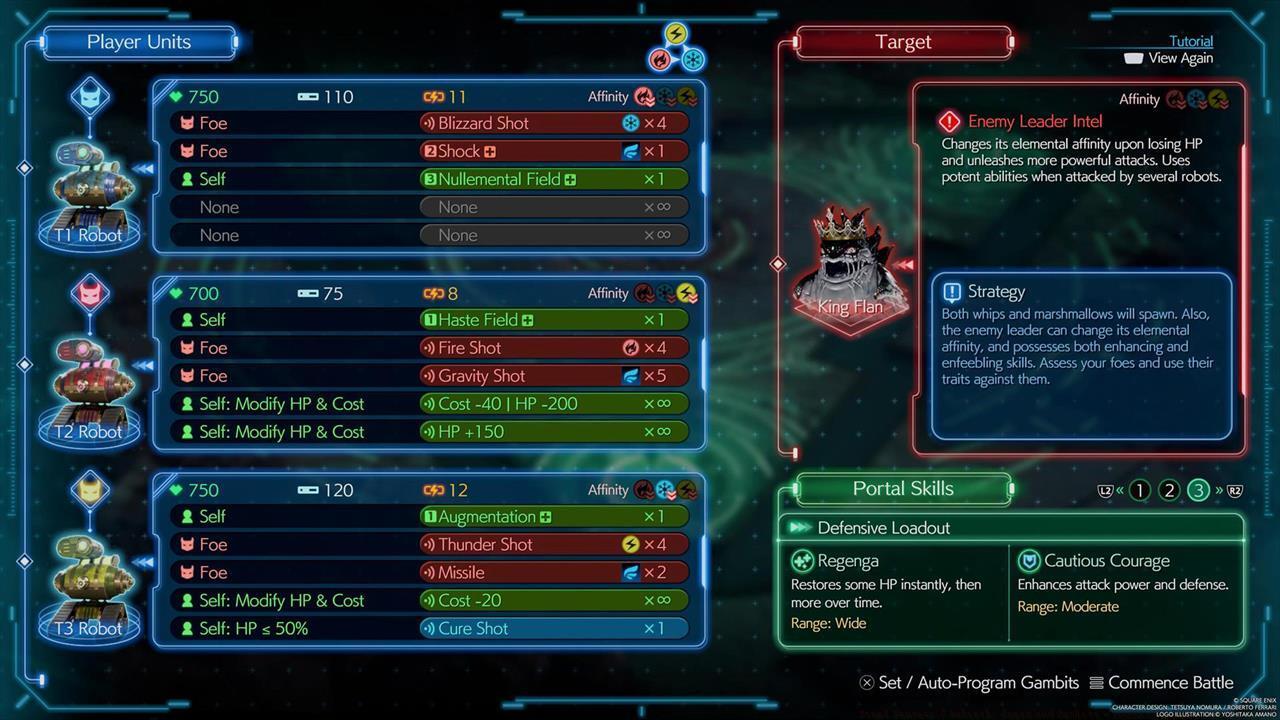Switch to Portal Skills page 2

pyautogui.click(x=1169, y=490)
